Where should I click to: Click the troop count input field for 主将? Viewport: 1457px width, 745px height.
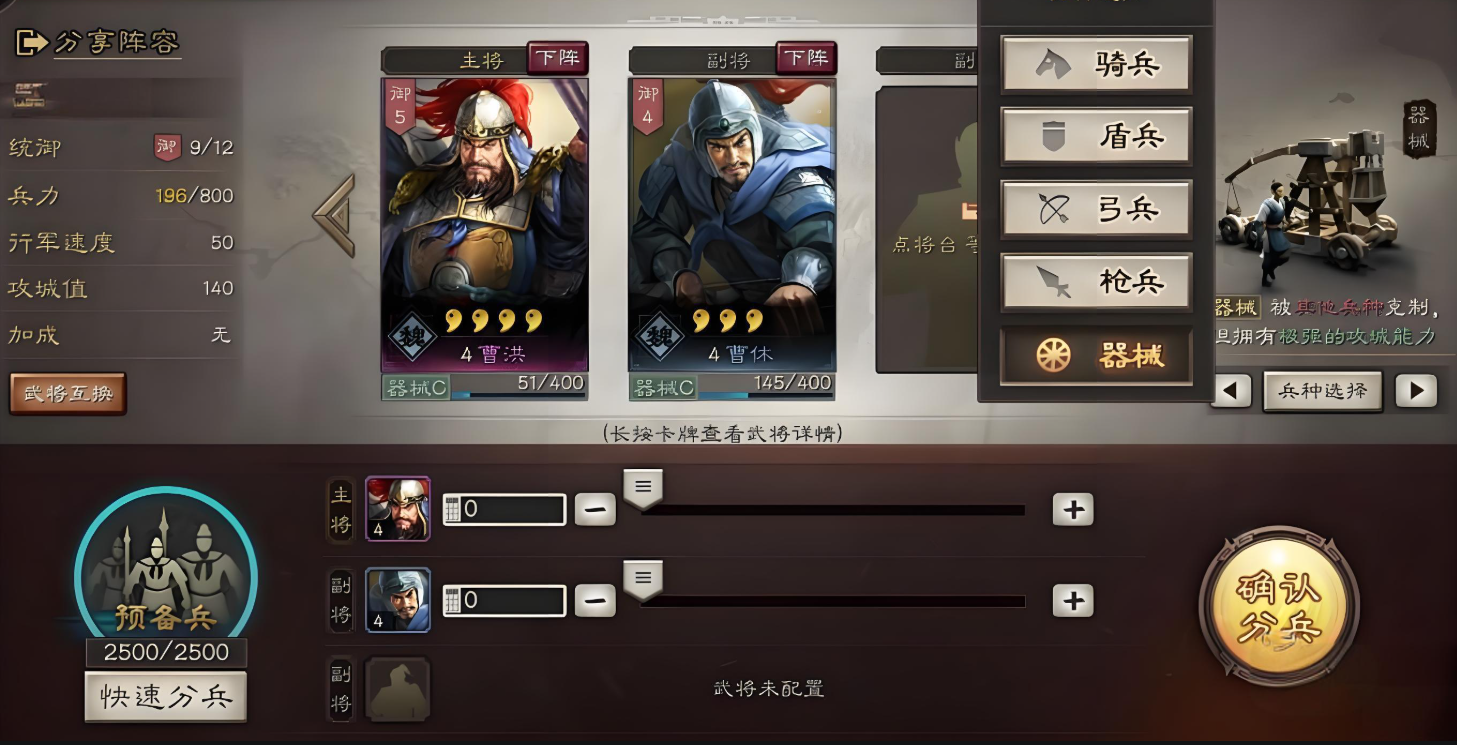505,510
